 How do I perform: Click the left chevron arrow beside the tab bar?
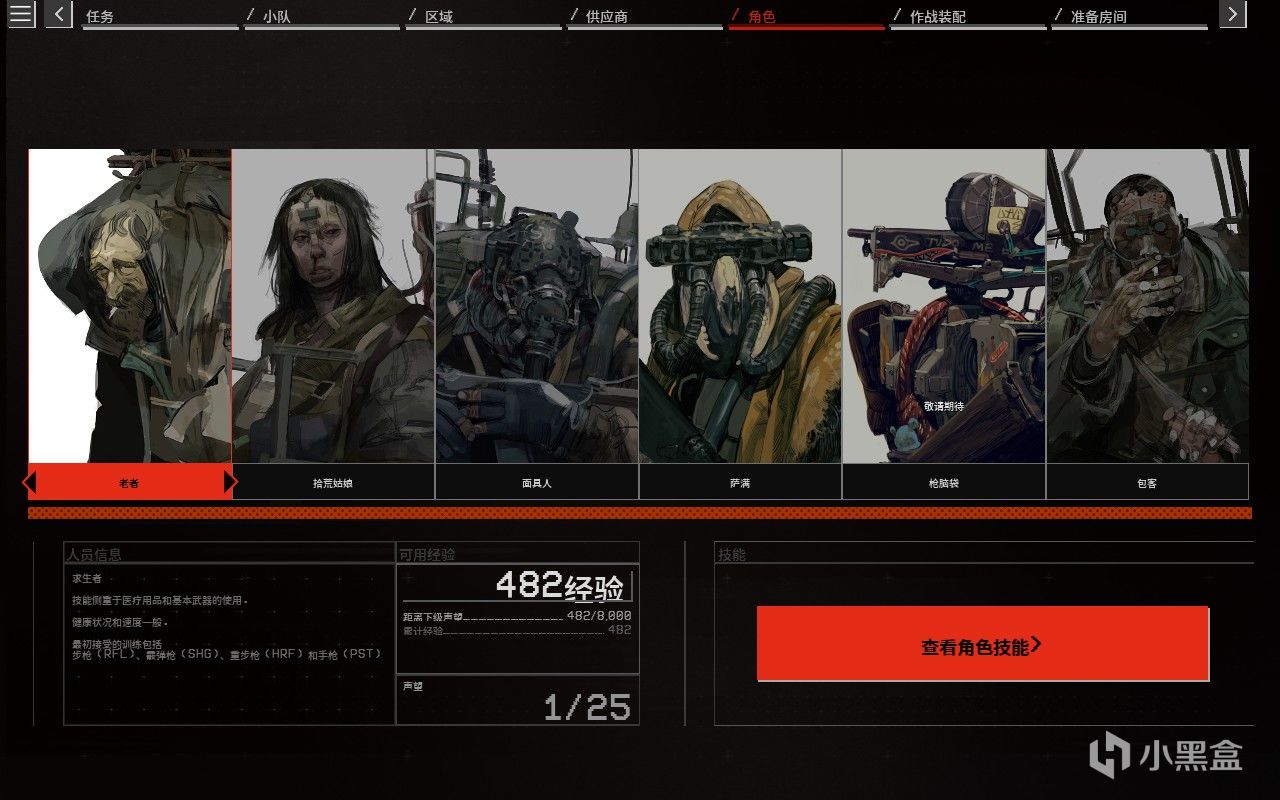(57, 14)
